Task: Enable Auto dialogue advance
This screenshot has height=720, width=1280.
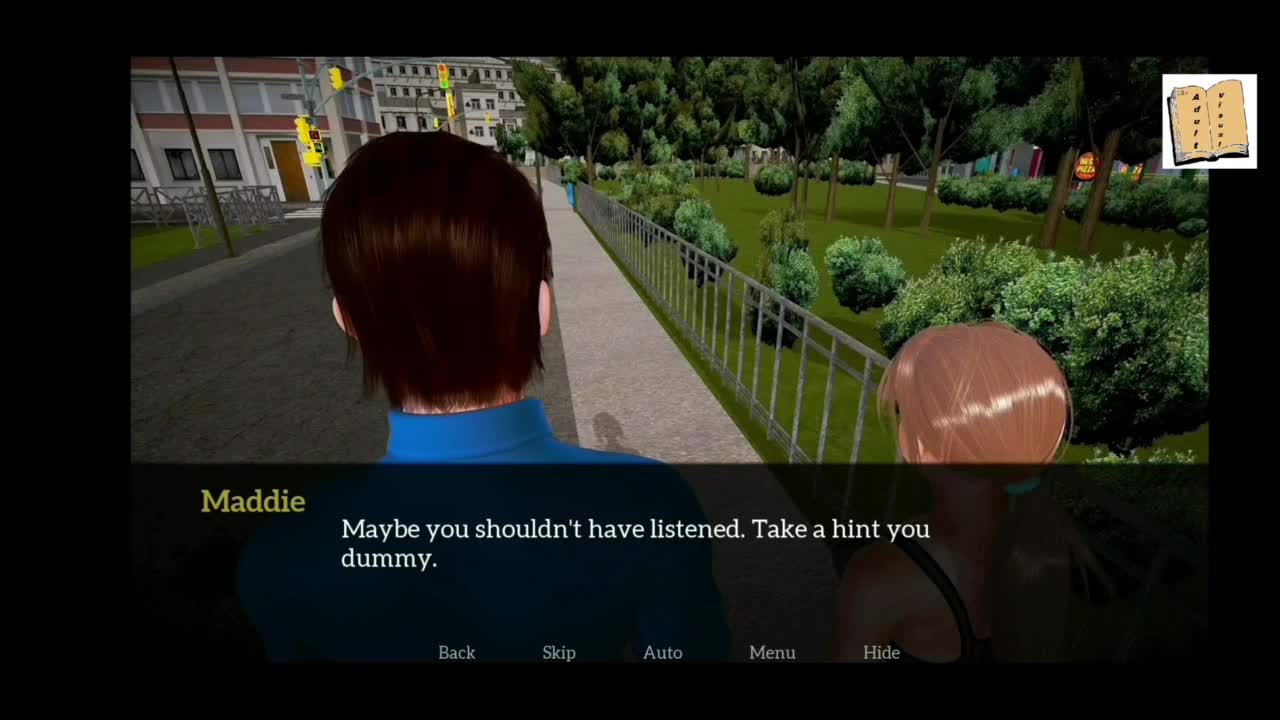Action: [662, 653]
